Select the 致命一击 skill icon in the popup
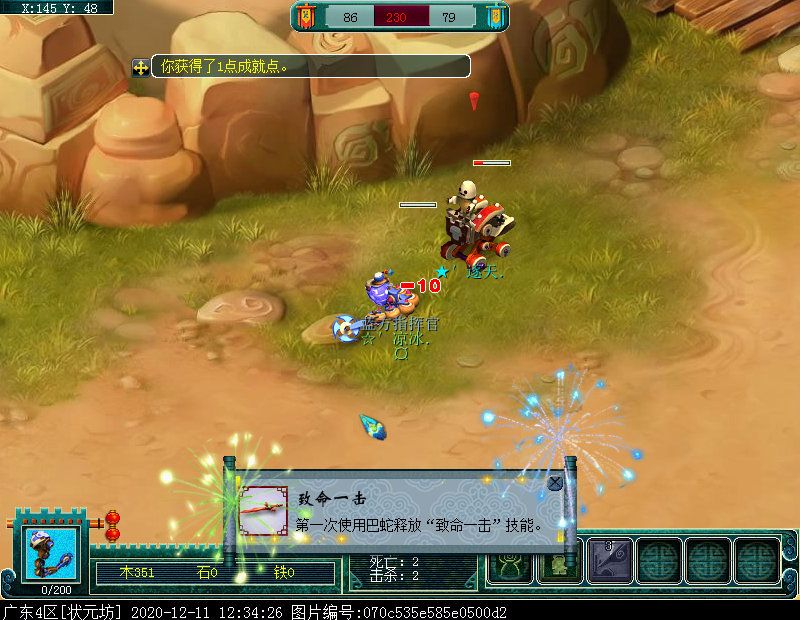This screenshot has height=620, width=800. tap(264, 514)
